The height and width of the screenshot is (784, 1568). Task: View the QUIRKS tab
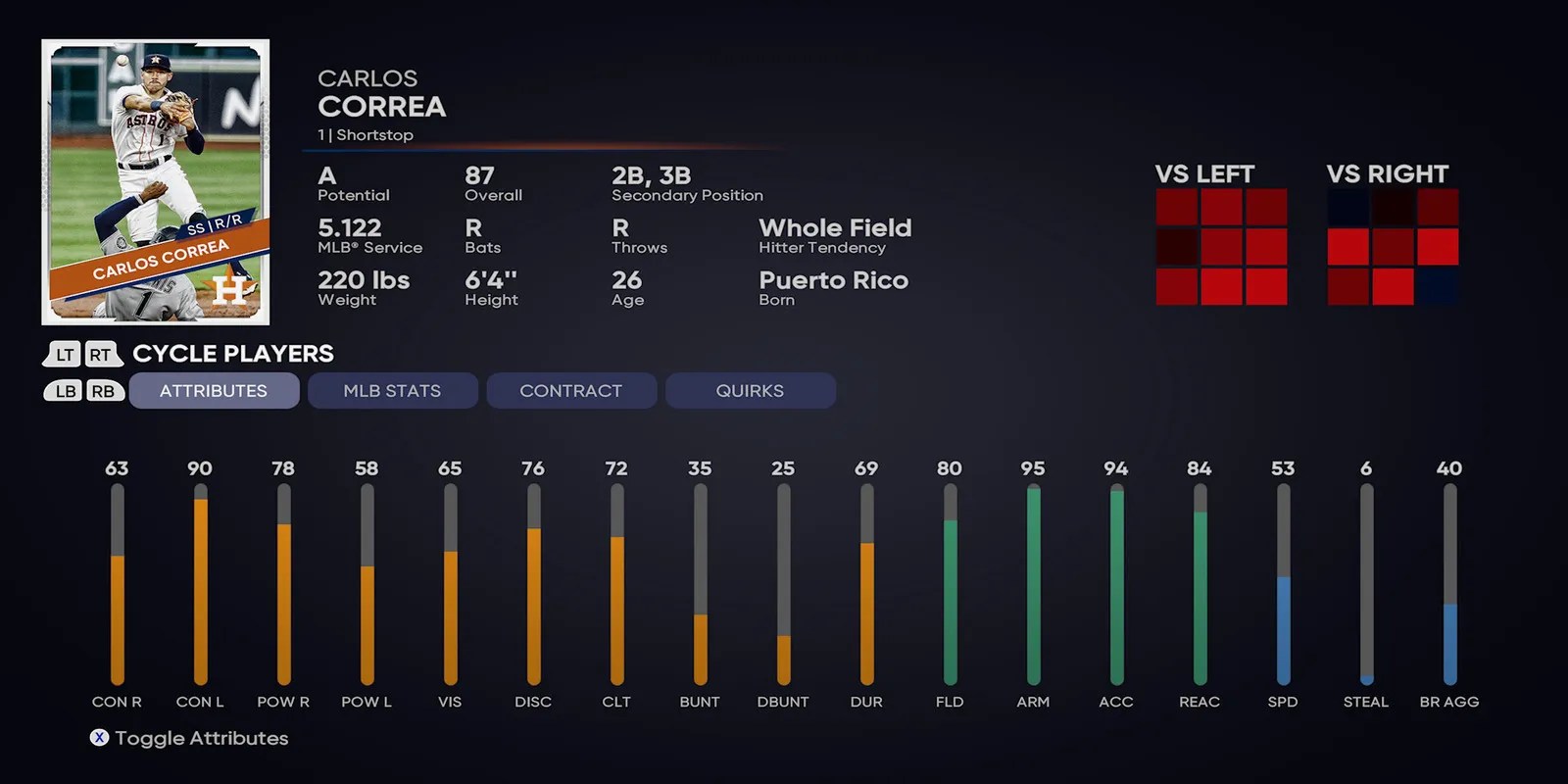[751, 390]
